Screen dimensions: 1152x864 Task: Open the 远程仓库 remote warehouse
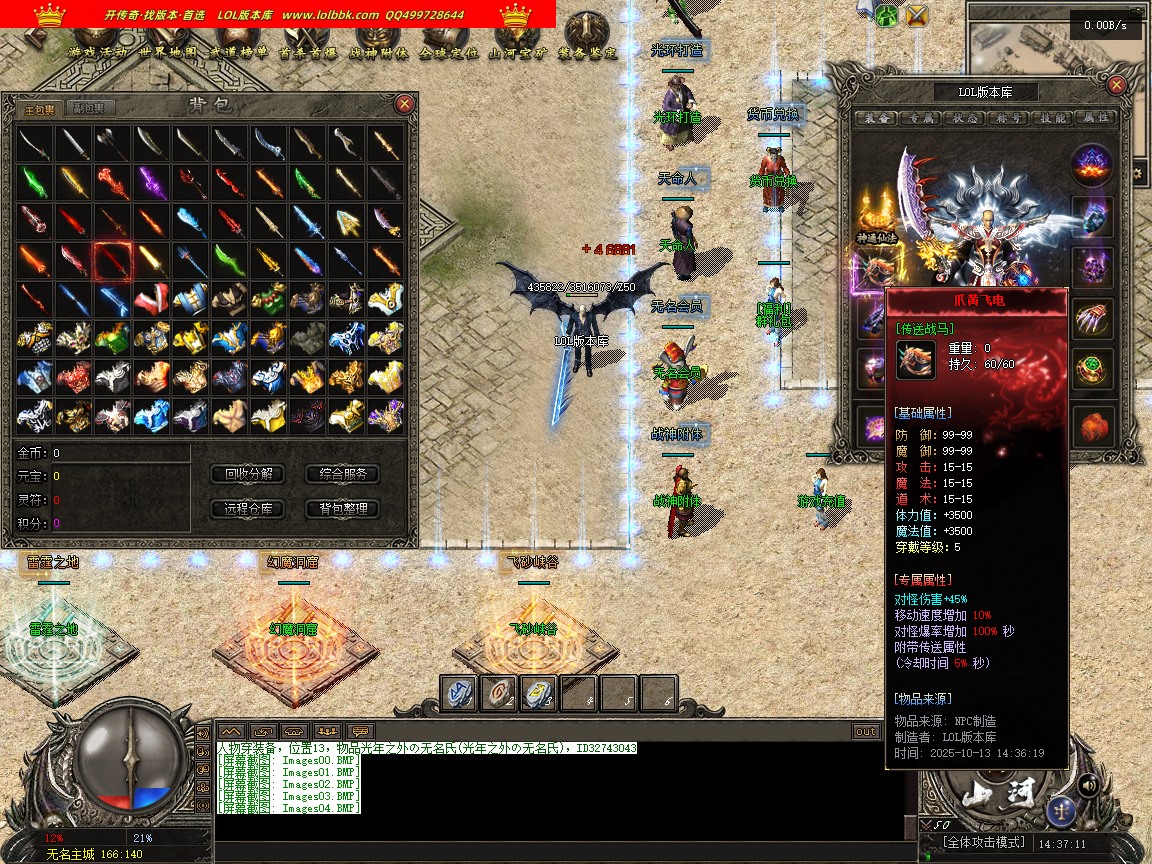point(248,509)
